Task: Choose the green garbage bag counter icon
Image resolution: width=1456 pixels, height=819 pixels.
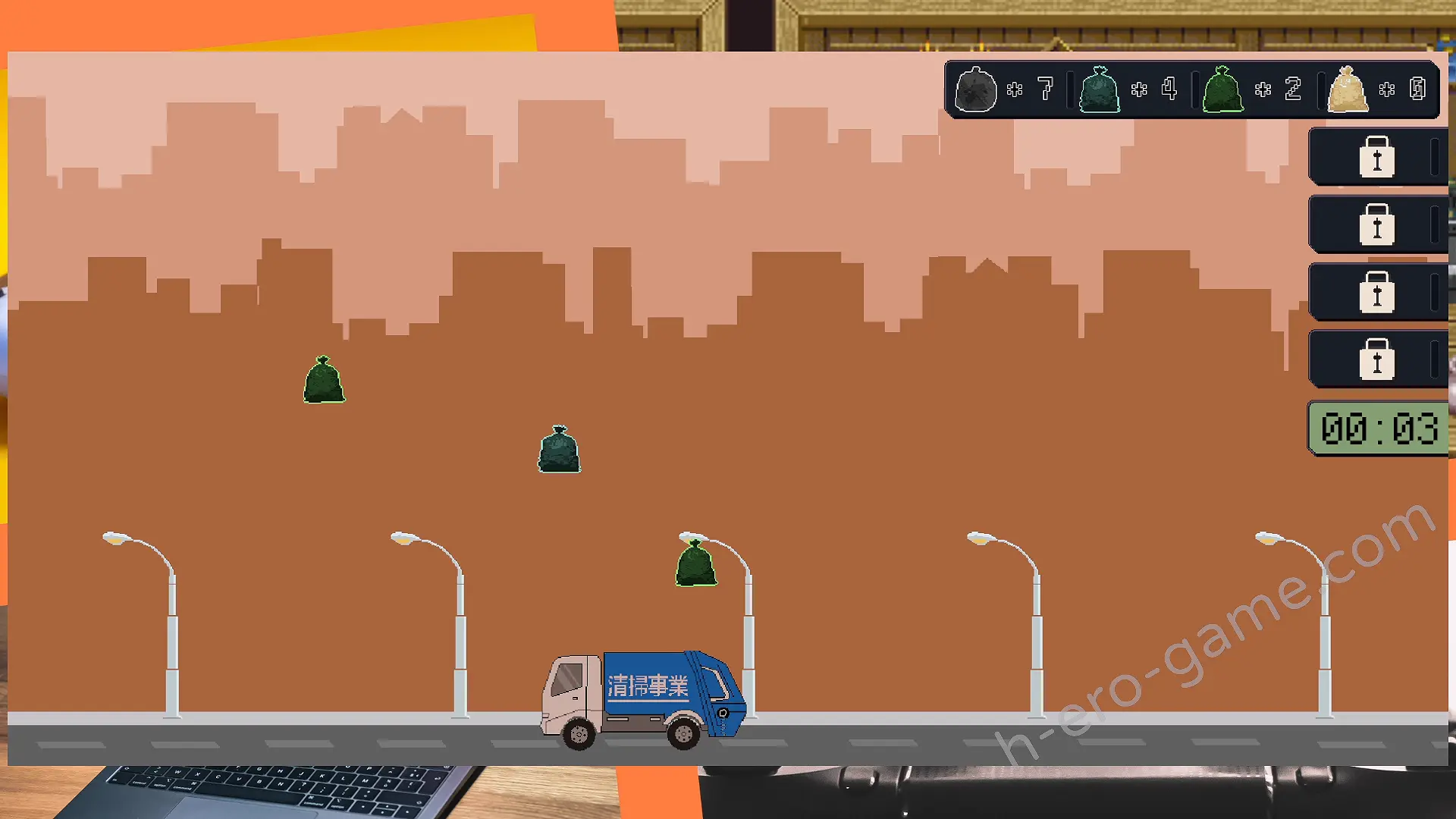Action: 1222,89
